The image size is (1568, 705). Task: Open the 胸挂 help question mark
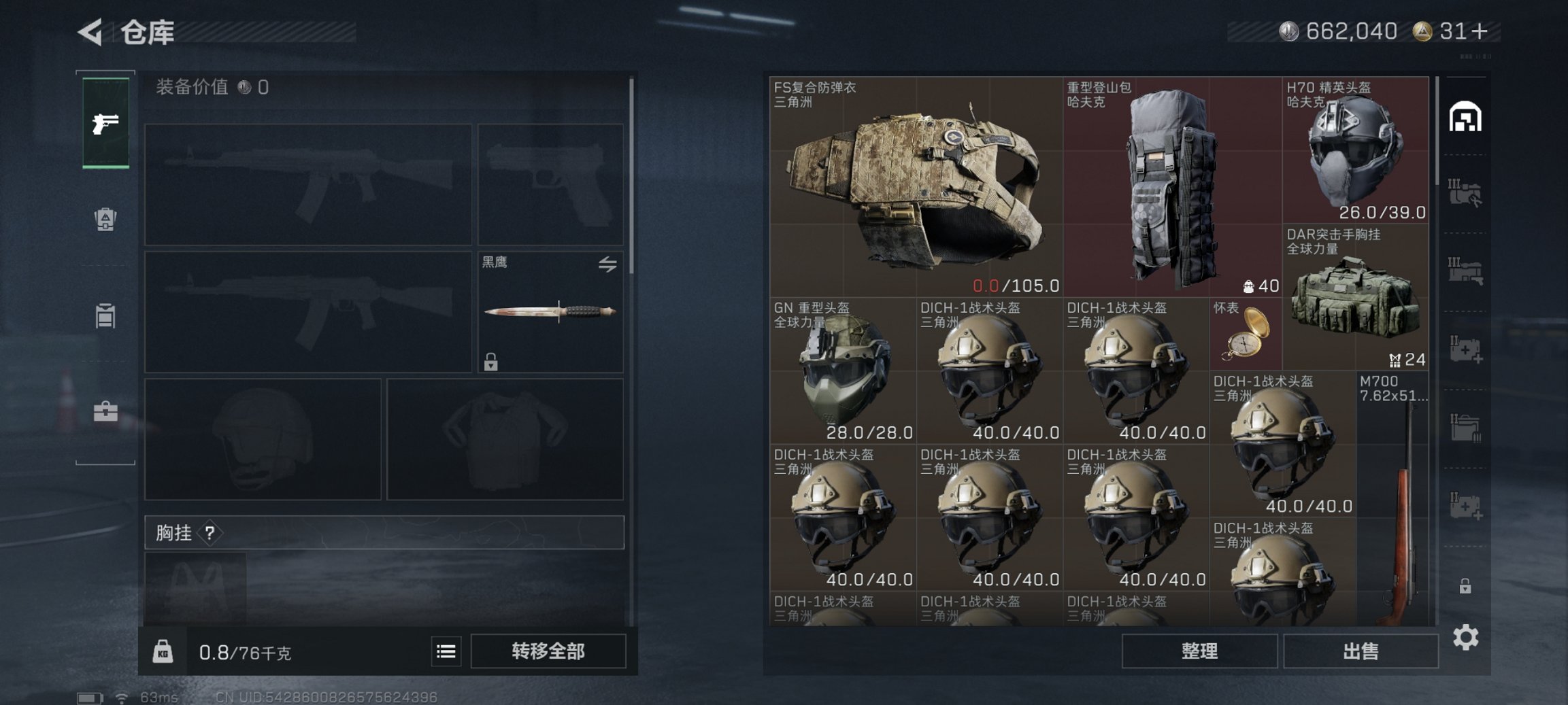pyautogui.click(x=211, y=532)
